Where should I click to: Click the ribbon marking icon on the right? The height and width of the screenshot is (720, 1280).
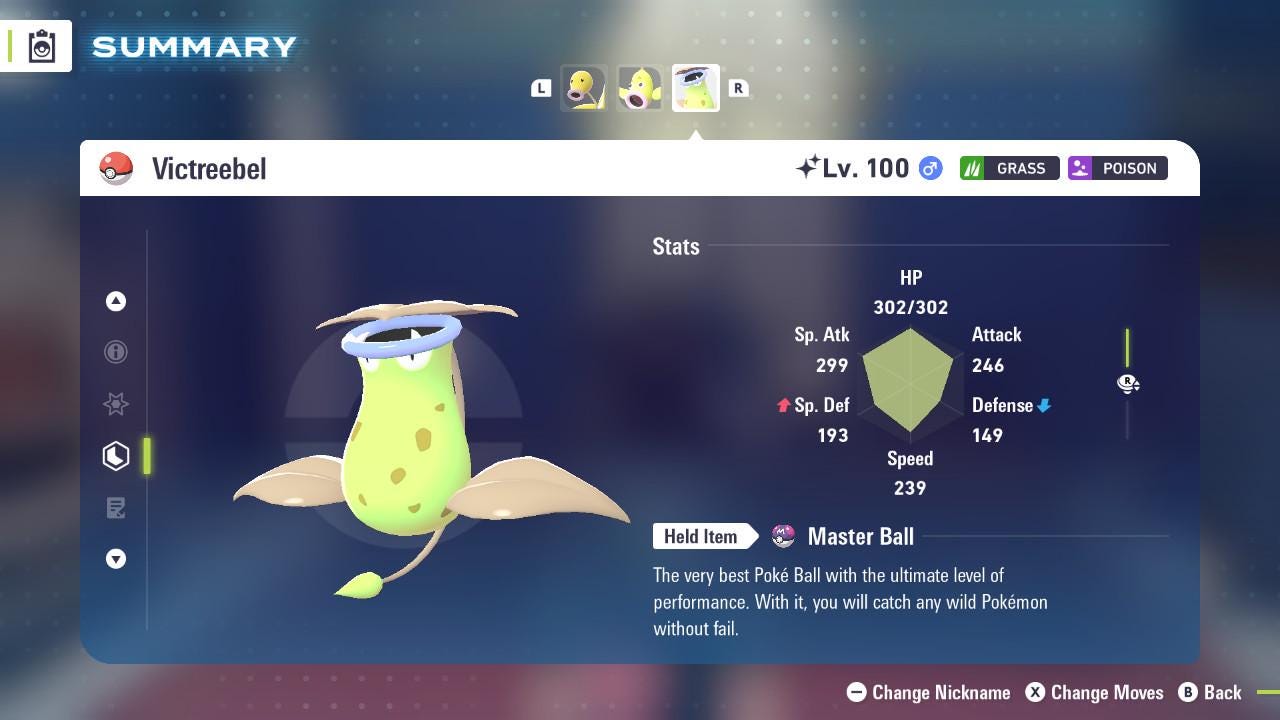[1128, 383]
